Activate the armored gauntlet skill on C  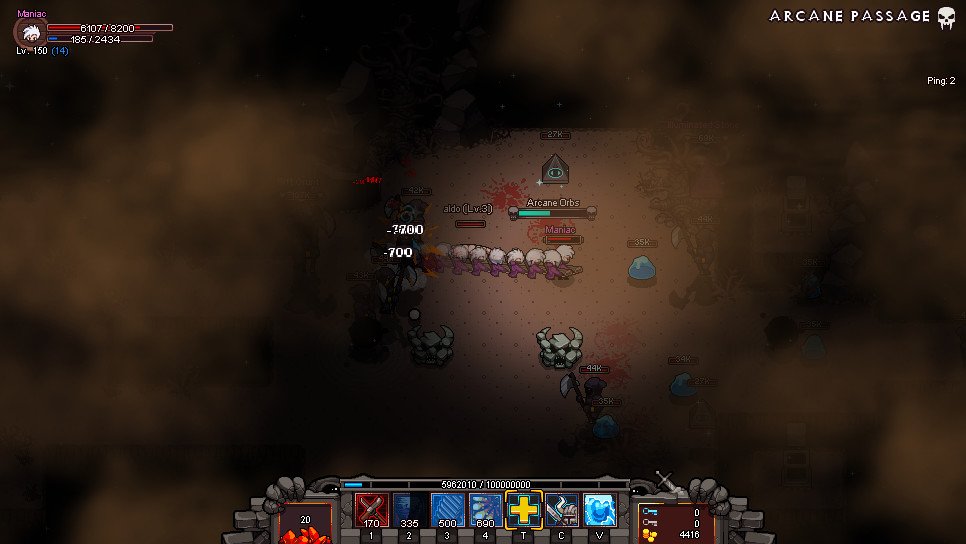562,509
